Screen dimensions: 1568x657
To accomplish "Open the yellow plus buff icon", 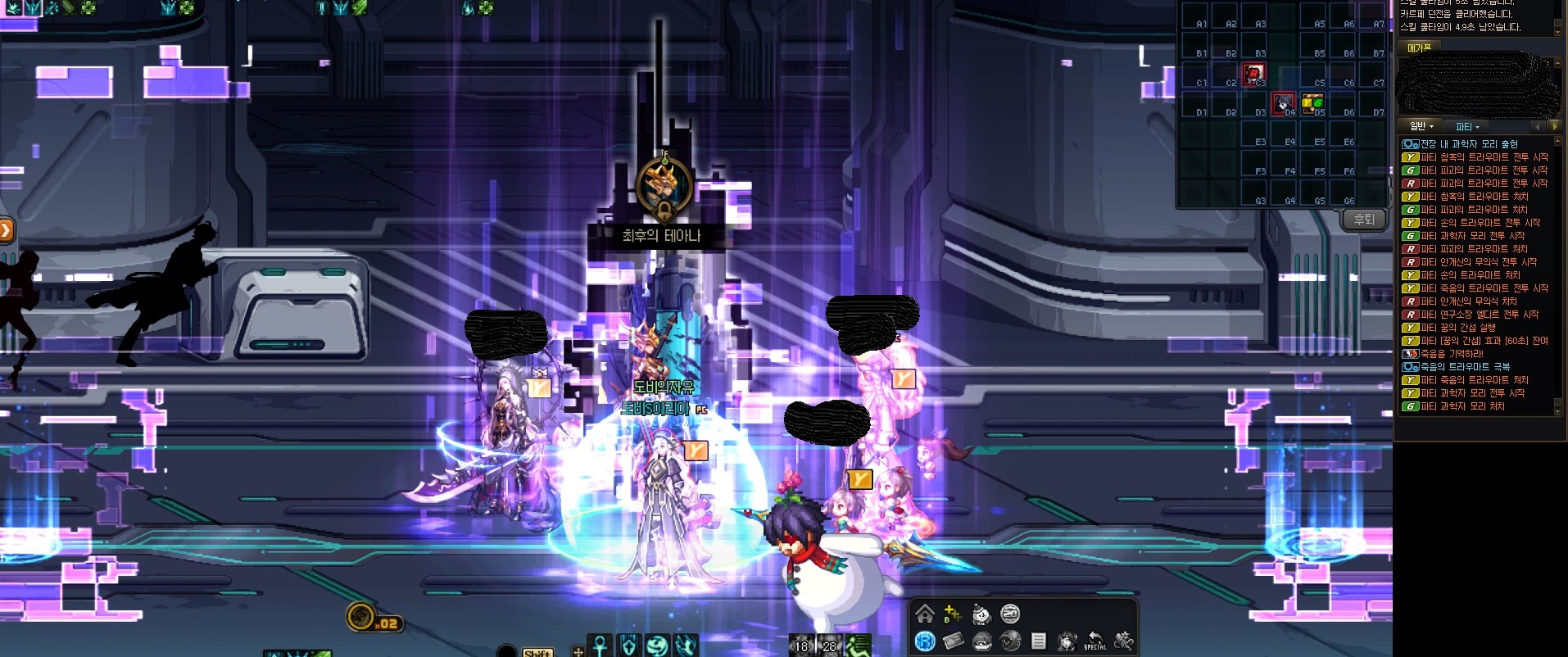I will [952, 614].
